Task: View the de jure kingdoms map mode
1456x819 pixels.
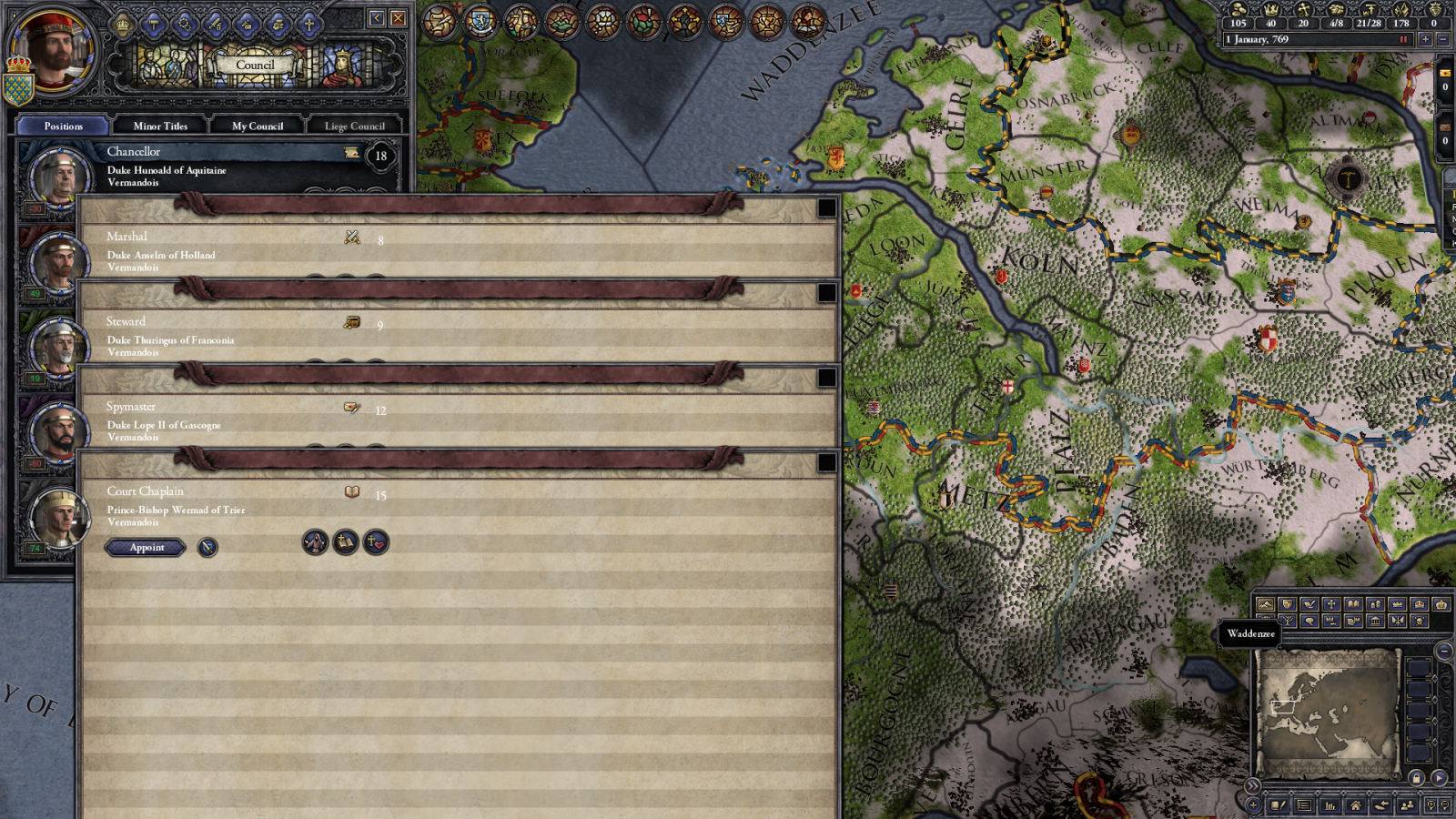Action: [x=1419, y=604]
